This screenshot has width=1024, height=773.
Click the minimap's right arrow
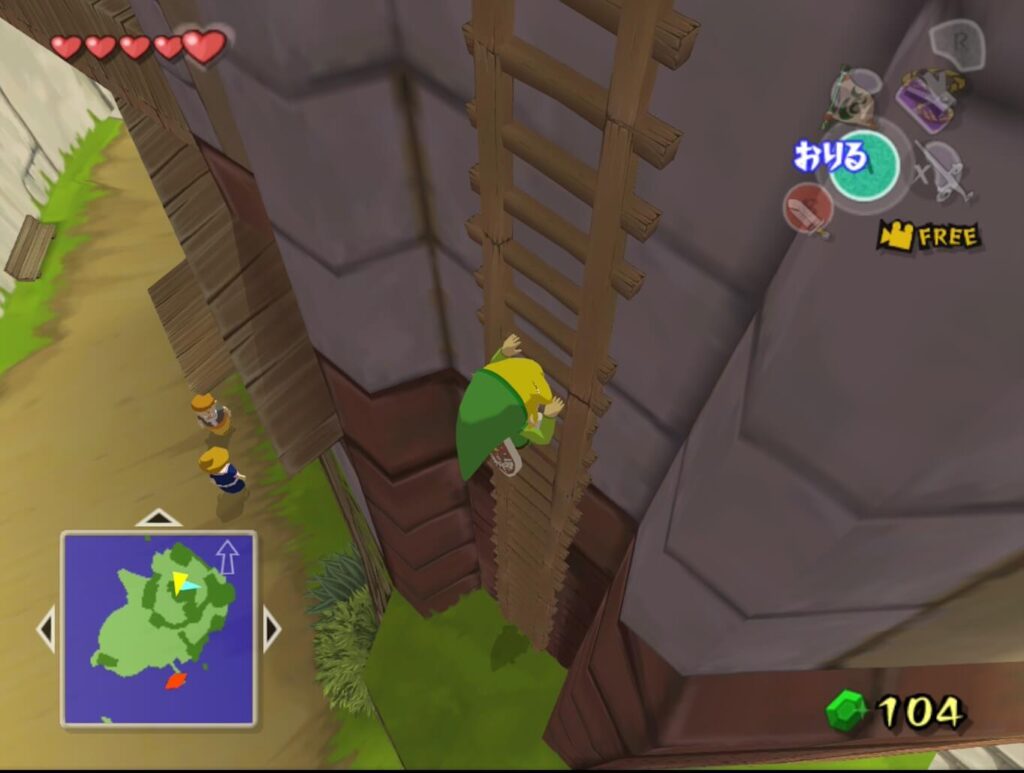(271, 629)
